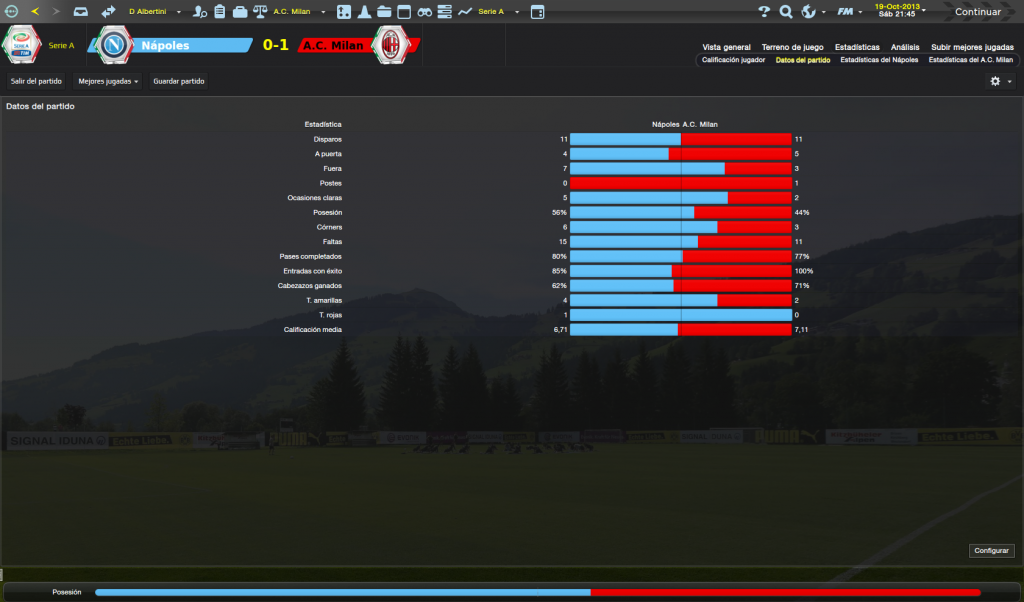Open the Mejores jugadas dropdown
The width and height of the screenshot is (1024, 602).
(108, 81)
